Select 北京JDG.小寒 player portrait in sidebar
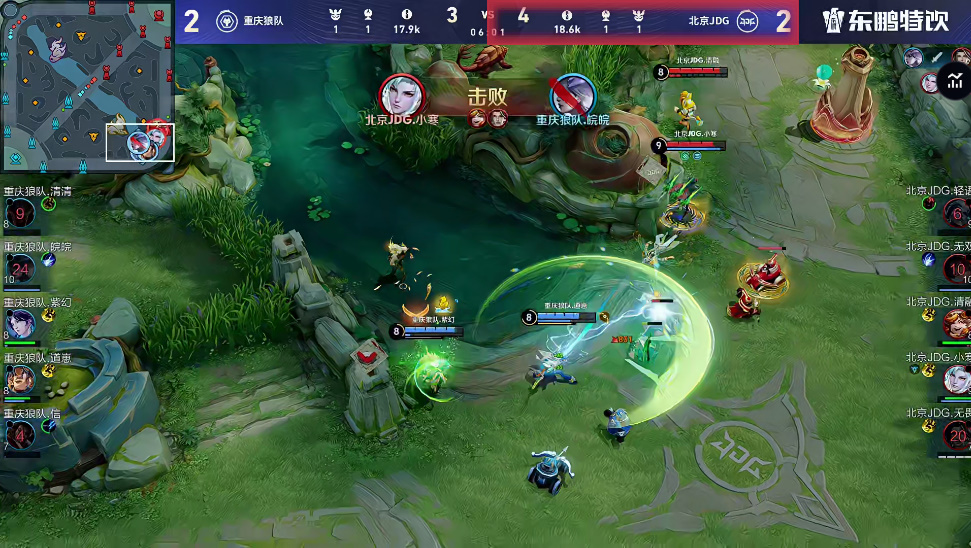Screen dimensions: 971x548 (956, 378)
